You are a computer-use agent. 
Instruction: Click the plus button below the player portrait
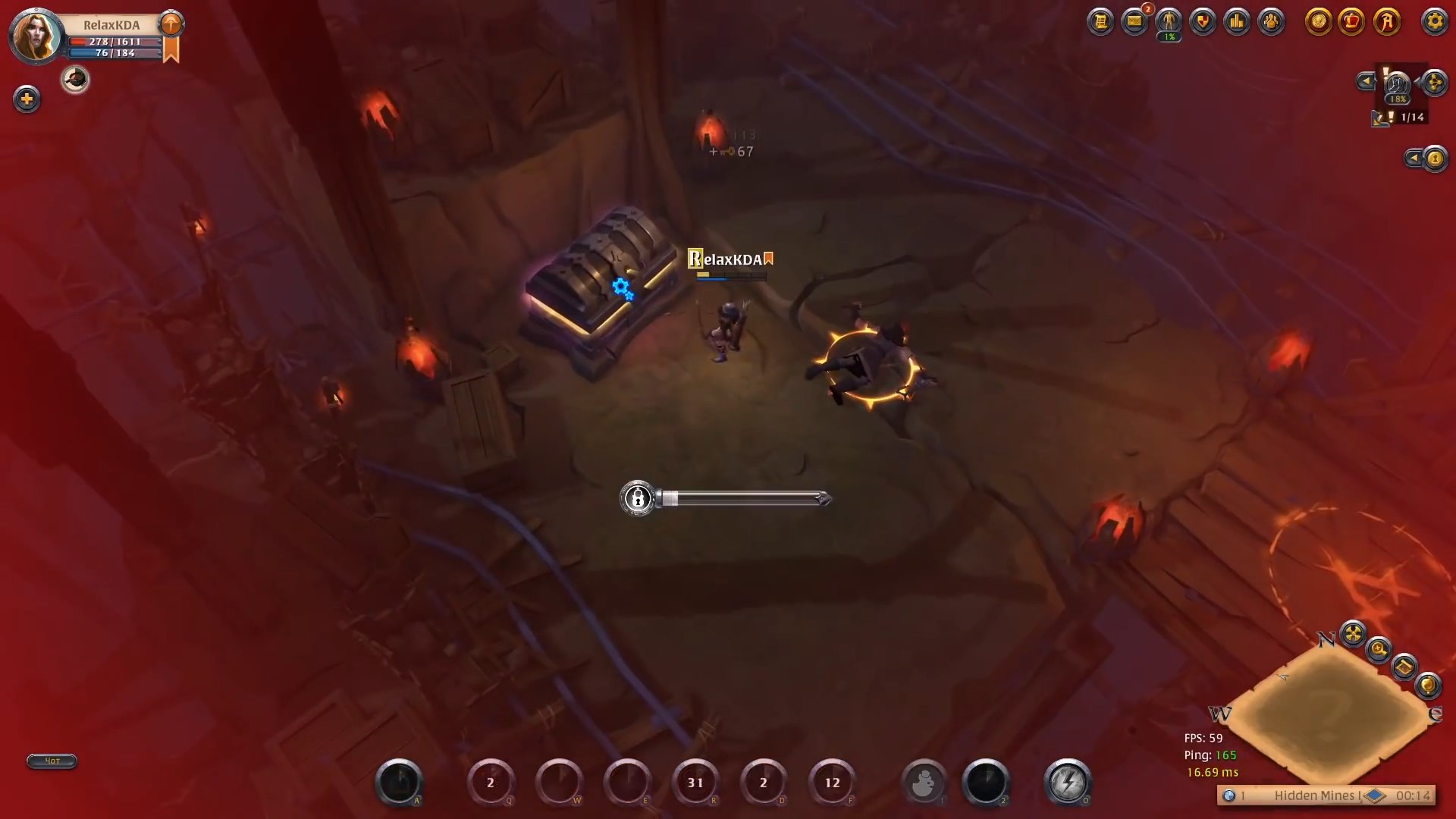point(27,99)
